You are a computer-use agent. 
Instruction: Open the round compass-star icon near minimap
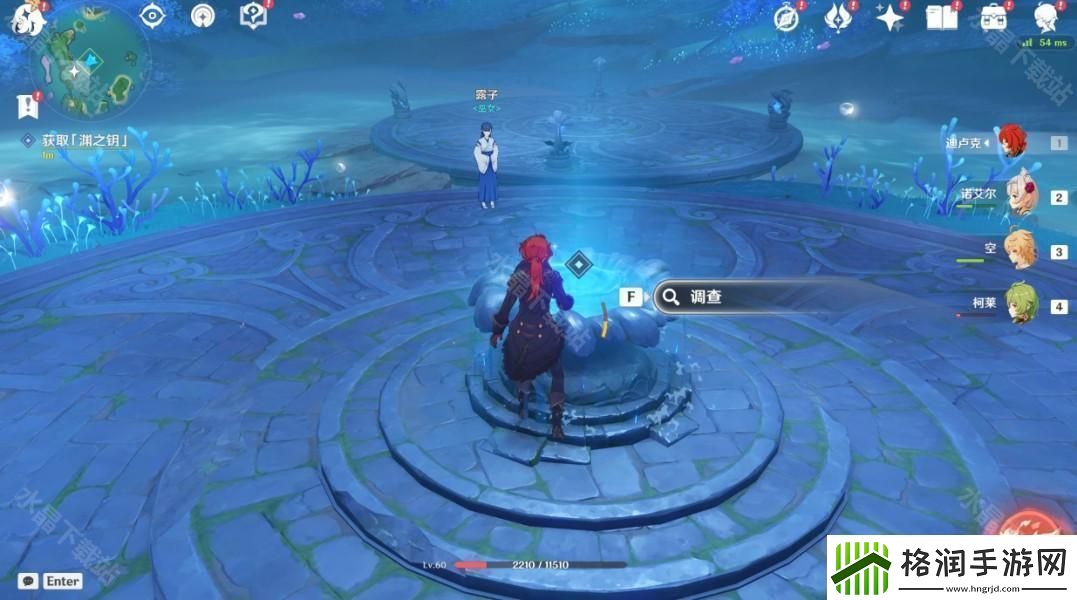(203, 15)
